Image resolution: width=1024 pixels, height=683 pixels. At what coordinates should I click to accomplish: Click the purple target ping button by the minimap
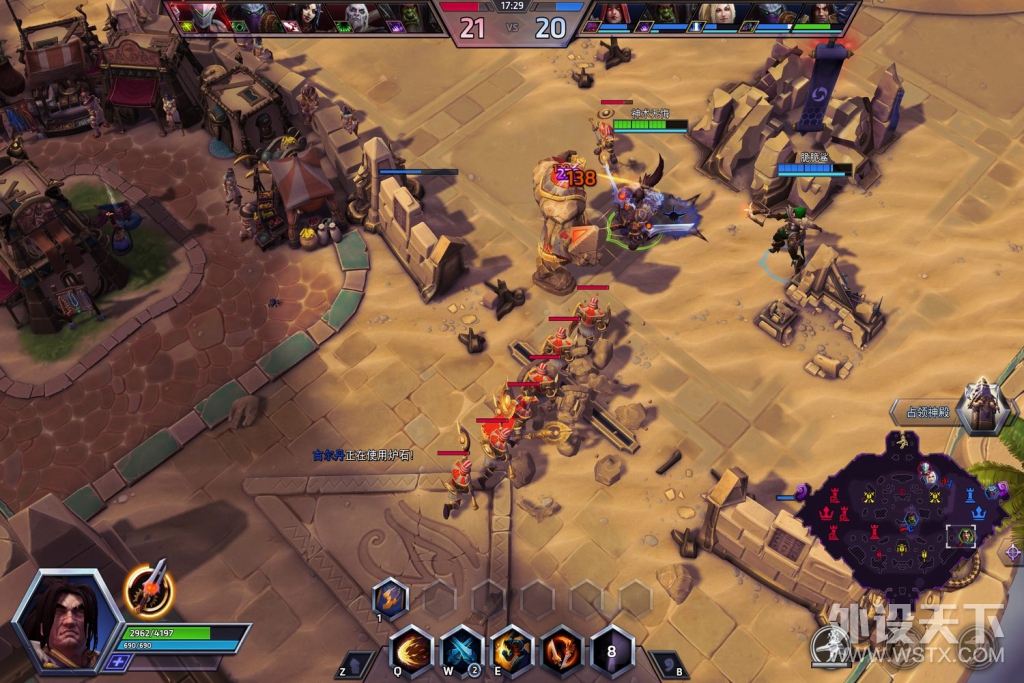click(1013, 552)
